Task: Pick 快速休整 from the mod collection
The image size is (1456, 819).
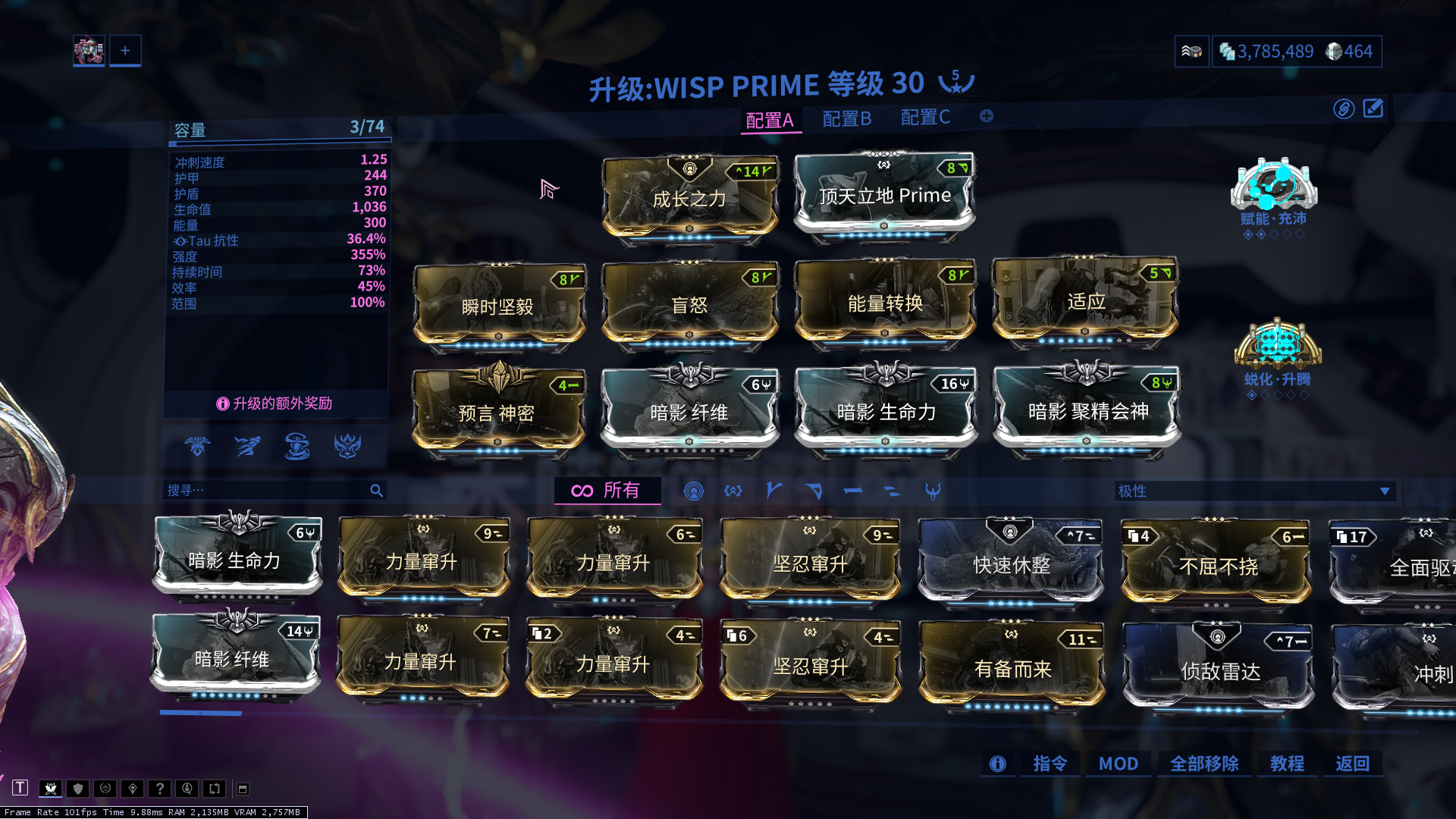Action: coord(1011,565)
